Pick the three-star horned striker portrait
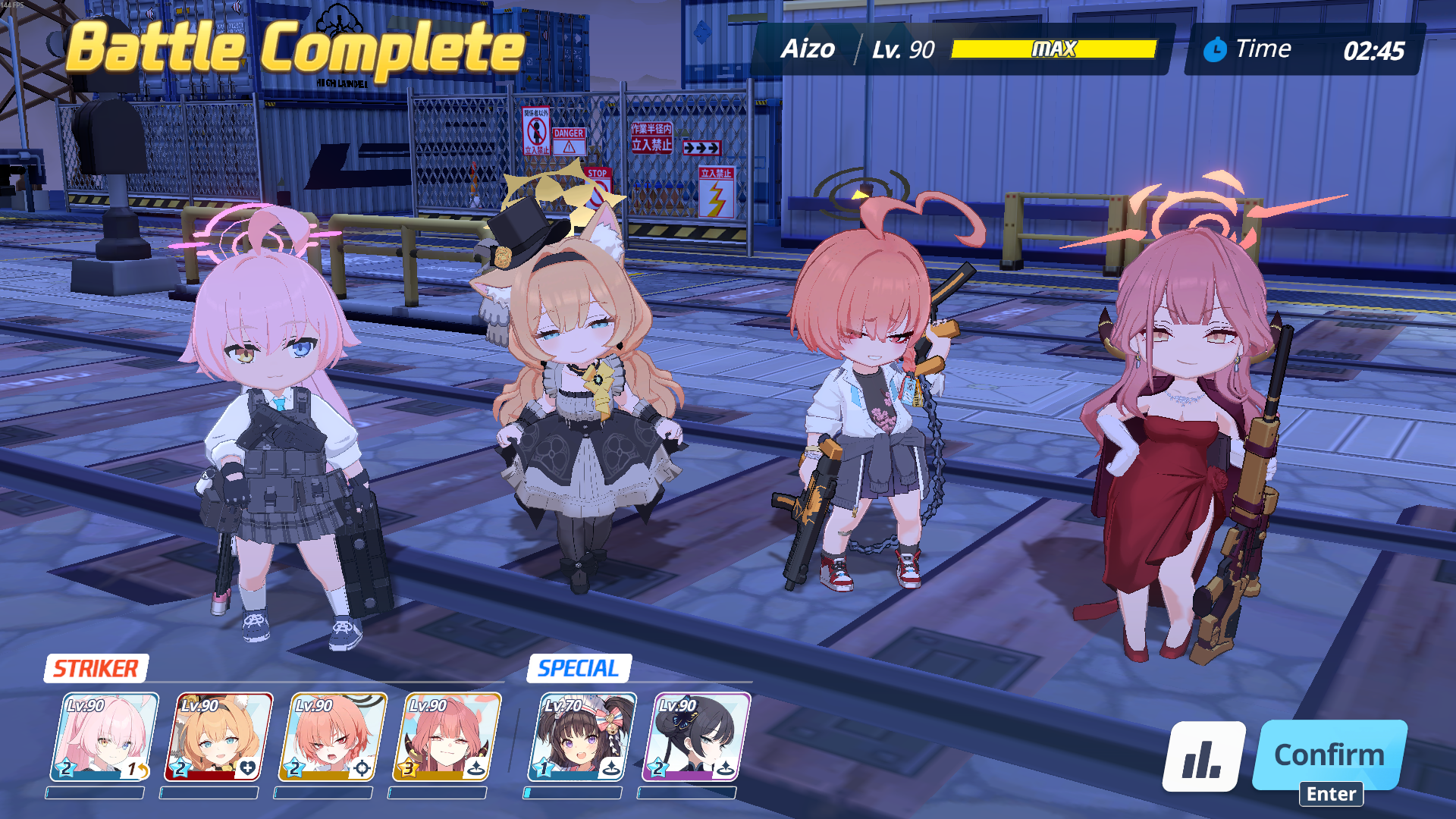Screen dimensions: 1456x819 pos(447,736)
